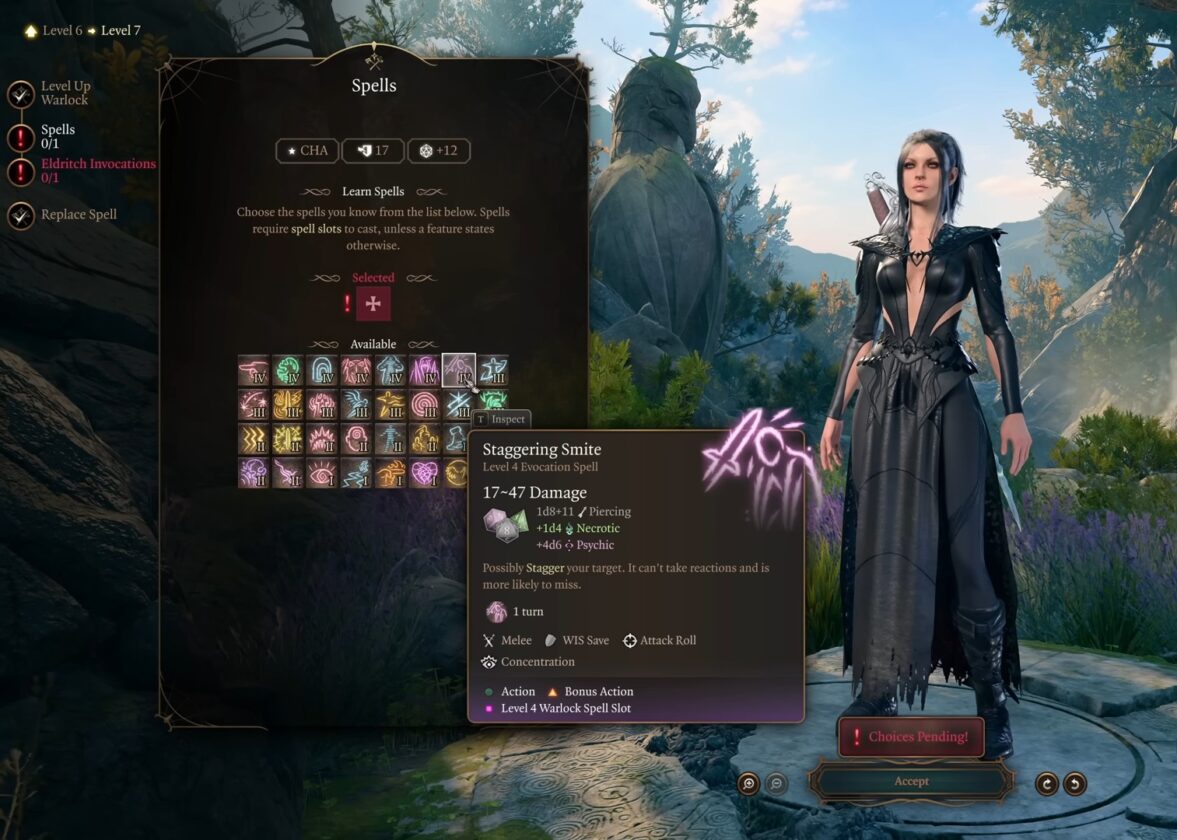Image resolution: width=1177 pixels, height=840 pixels.
Task: Choose the pink concentric spiral level III spell
Action: (x=424, y=405)
